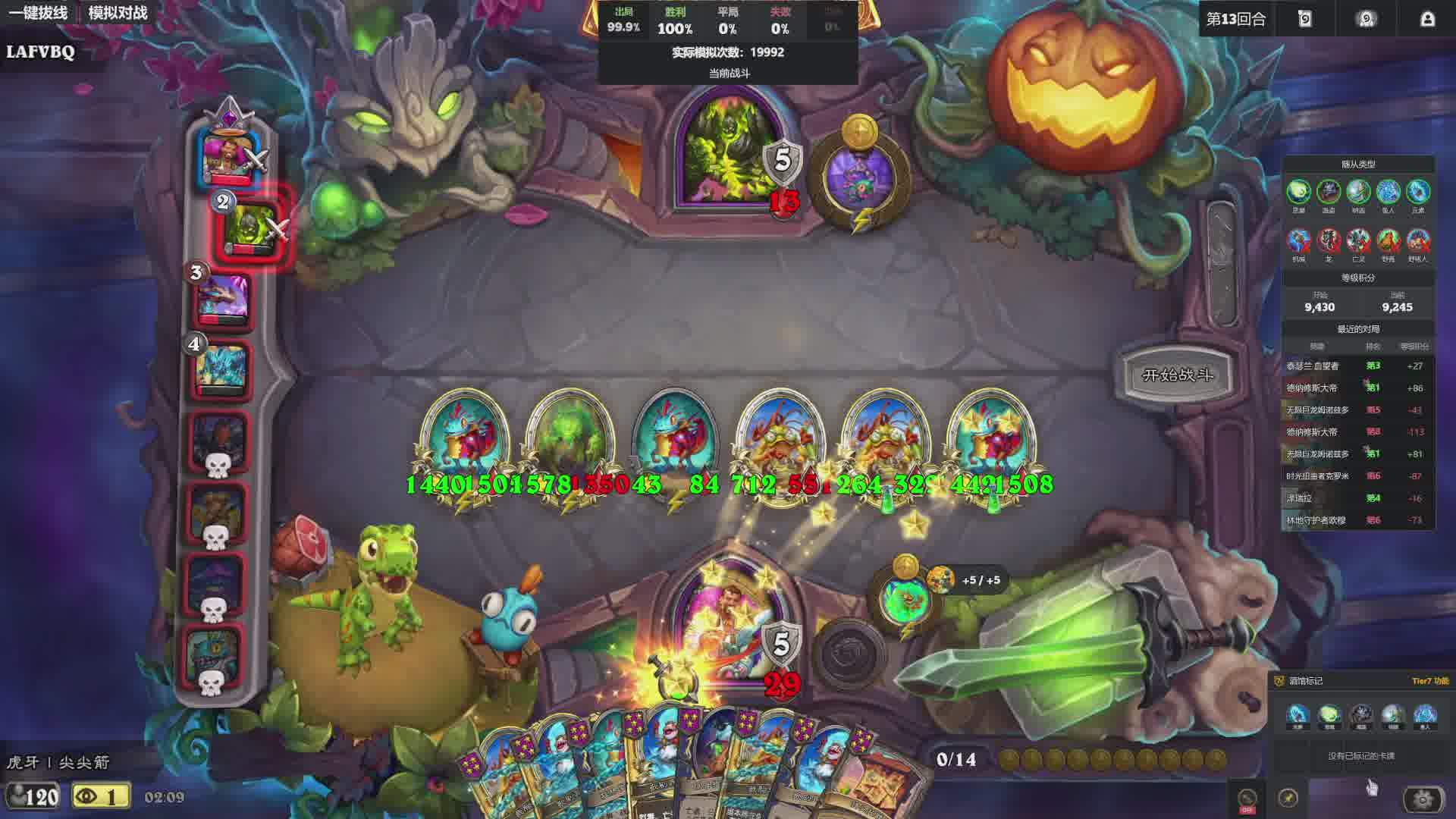
Task: Activate the player's green hero power
Action: click(905, 599)
